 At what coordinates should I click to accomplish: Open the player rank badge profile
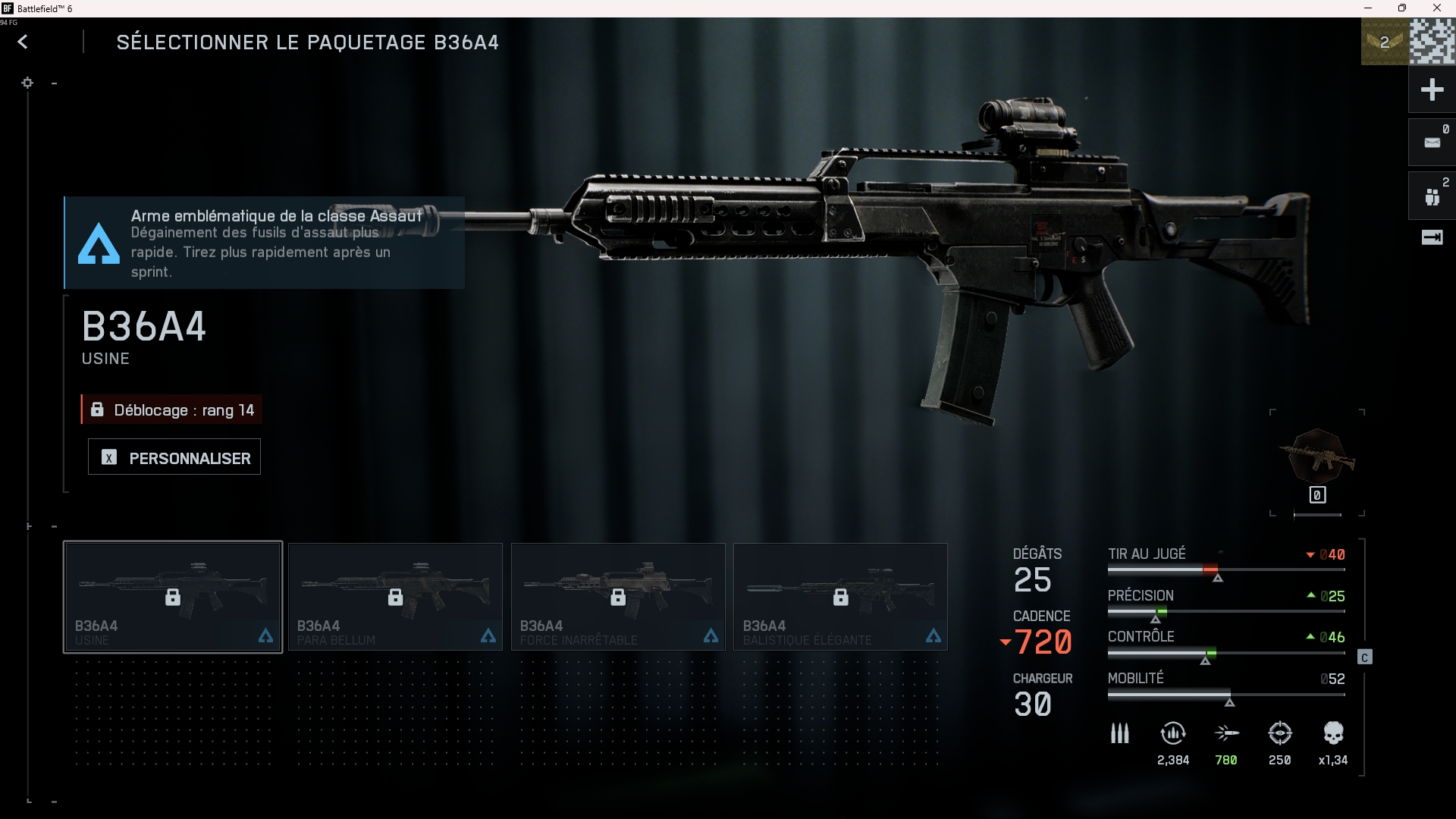[1385, 42]
